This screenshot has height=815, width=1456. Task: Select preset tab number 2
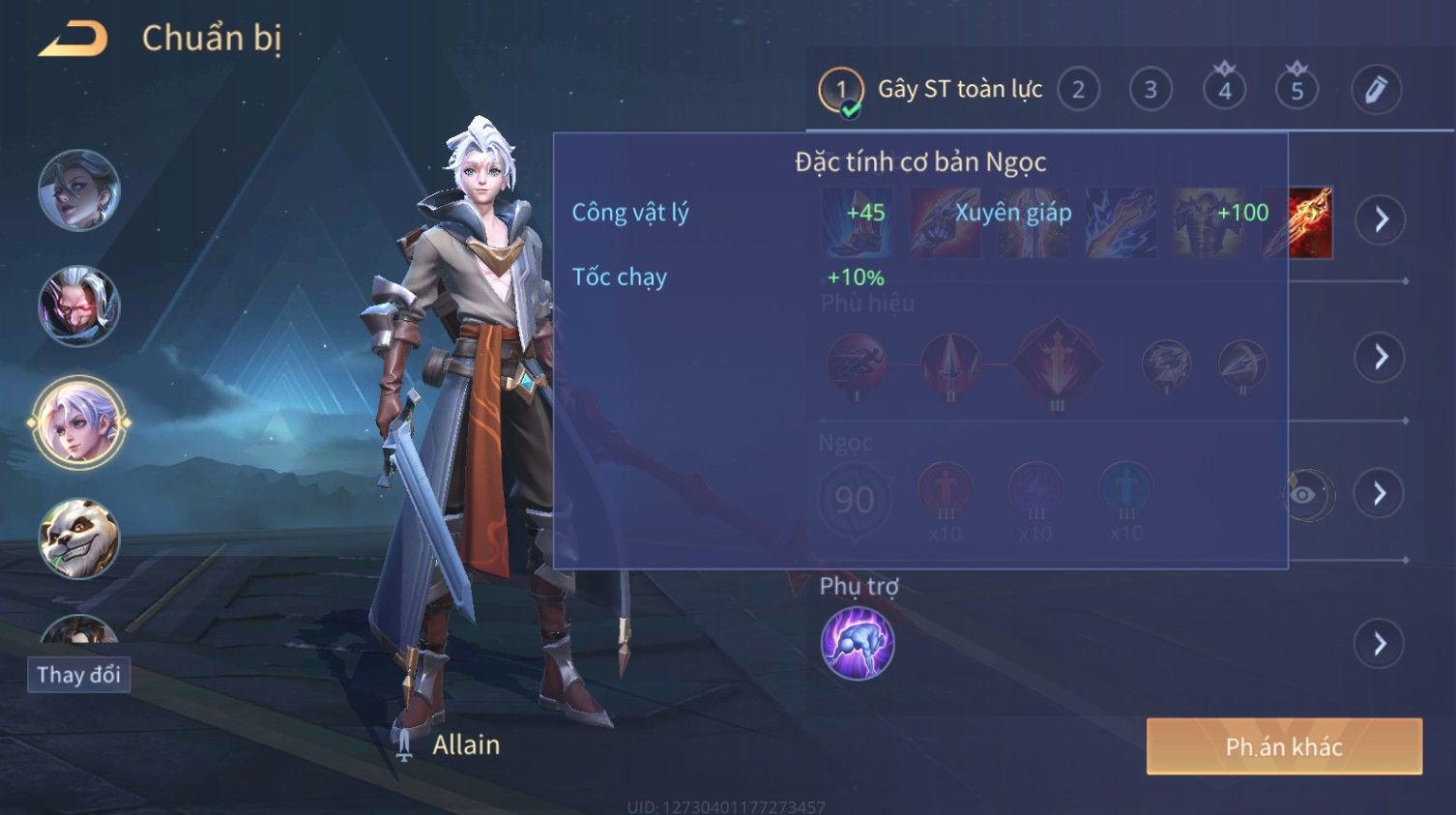pyautogui.click(x=1078, y=90)
